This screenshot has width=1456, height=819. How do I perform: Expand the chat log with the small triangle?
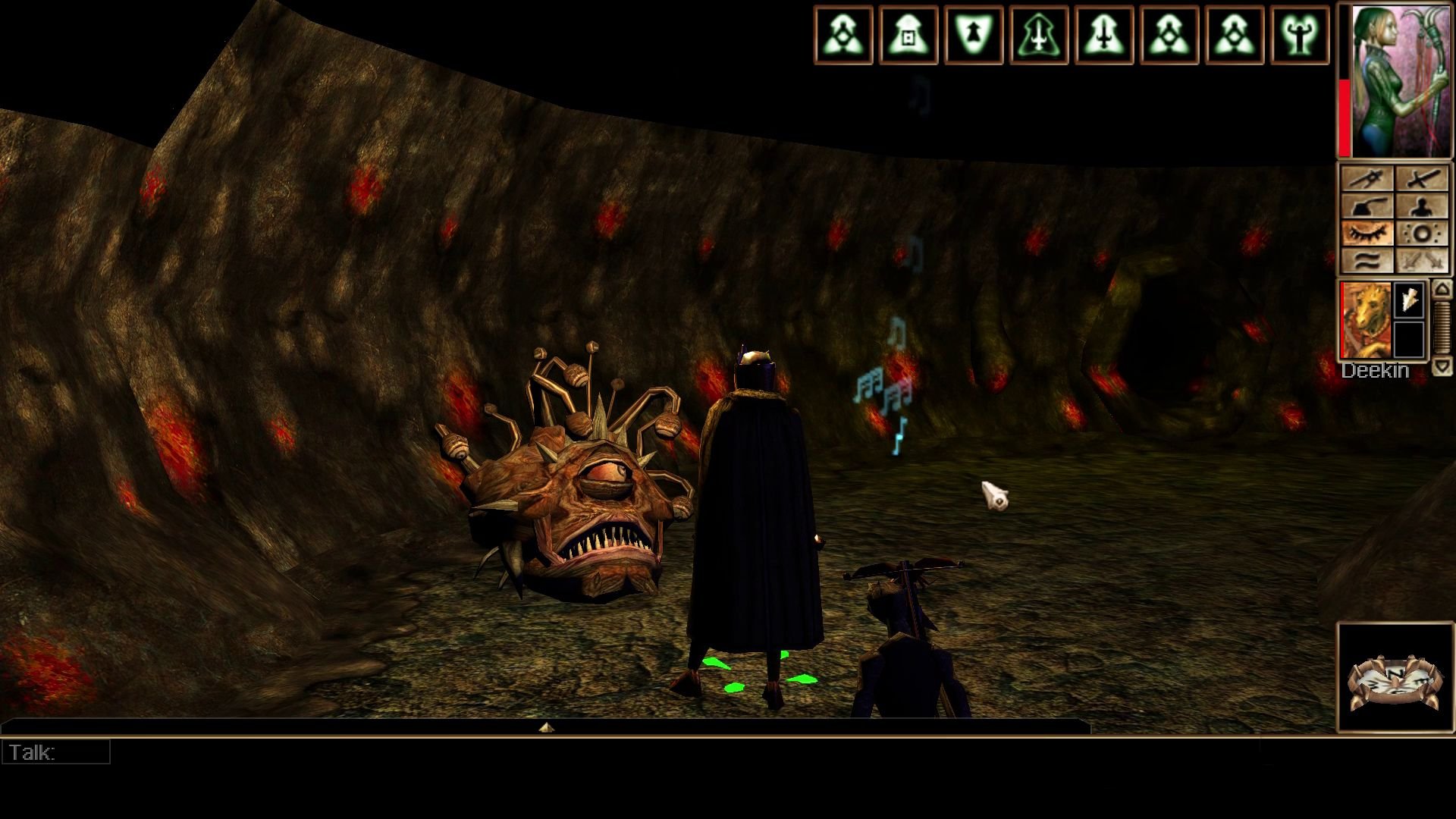(x=546, y=726)
